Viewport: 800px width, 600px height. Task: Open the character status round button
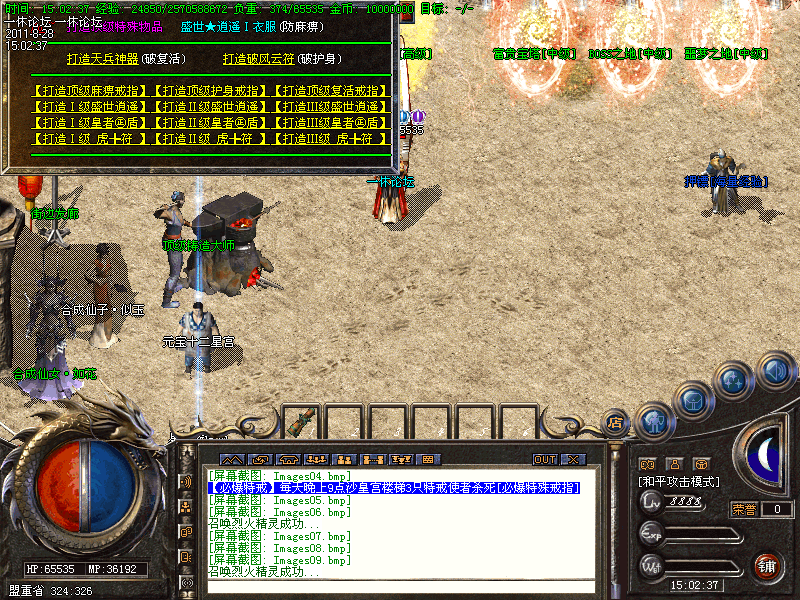click(654, 420)
